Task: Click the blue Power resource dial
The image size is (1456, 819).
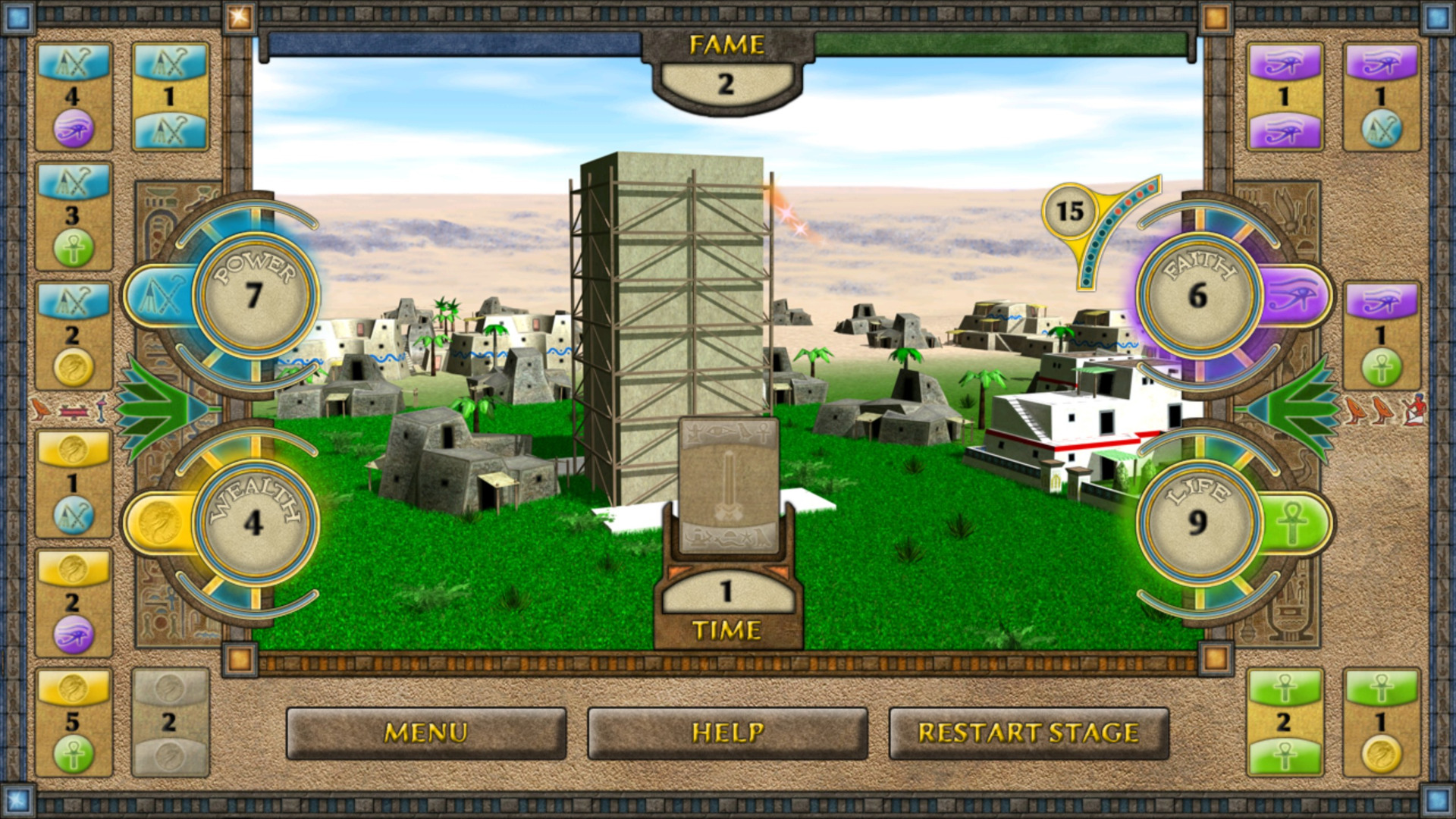Action: pyautogui.click(x=254, y=294)
